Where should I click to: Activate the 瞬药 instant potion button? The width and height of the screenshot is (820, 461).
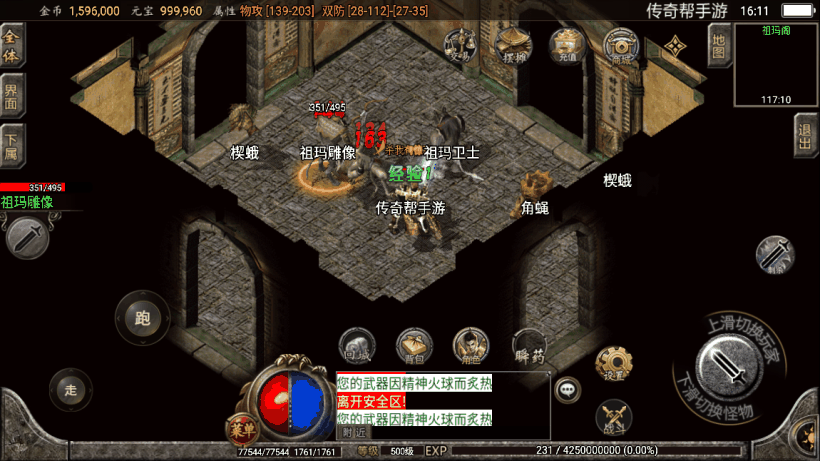[x=529, y=345]
